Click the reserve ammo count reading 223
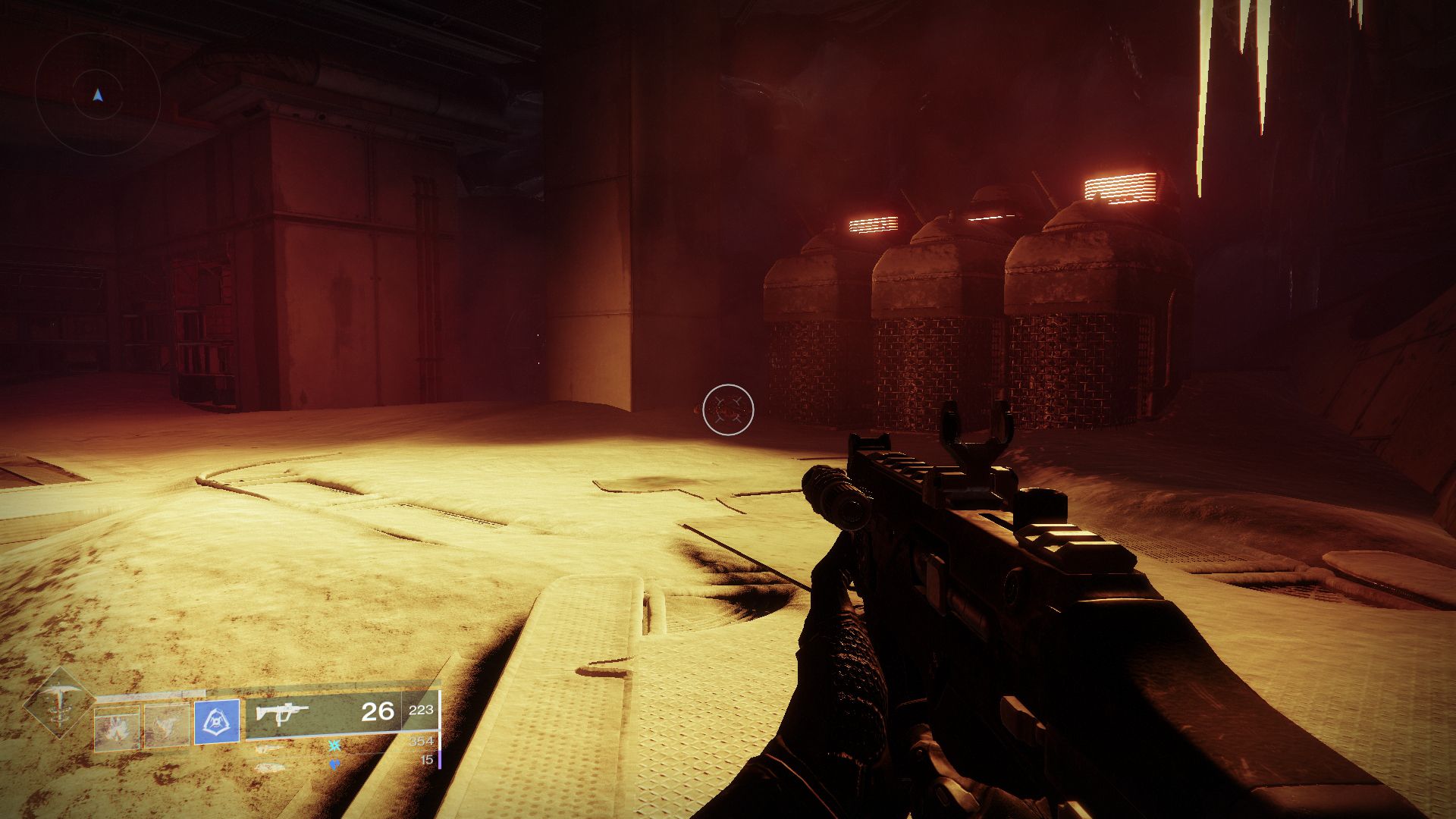The height and width of the screenshot is (819, 1456). point(421,711)
